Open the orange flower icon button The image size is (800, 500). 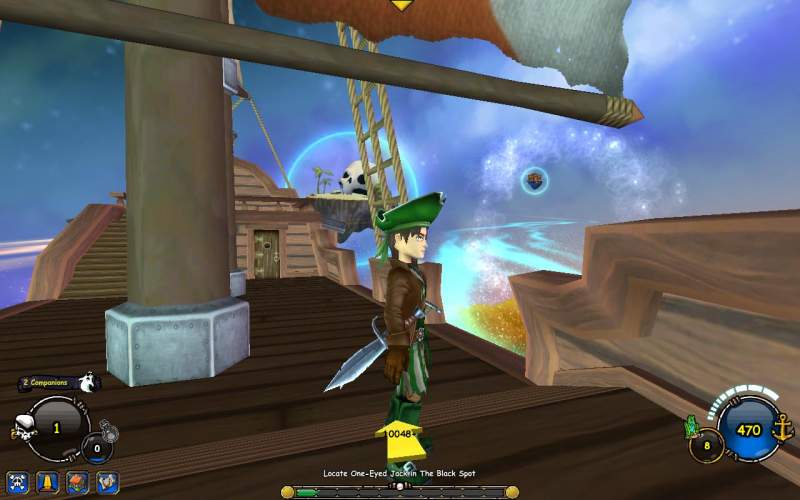pos(77,482)
